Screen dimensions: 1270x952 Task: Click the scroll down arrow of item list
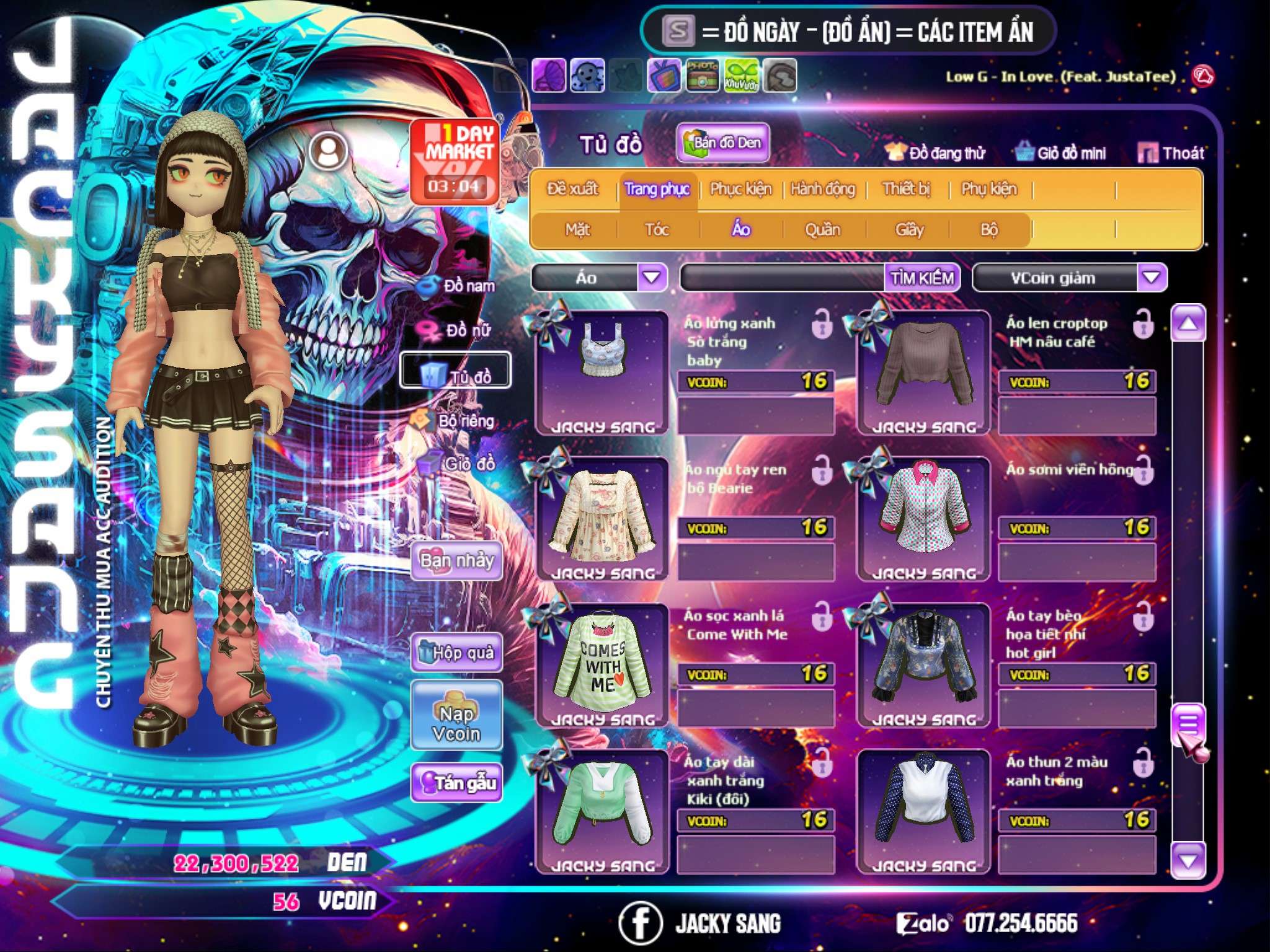click(x=1188, y=860)
